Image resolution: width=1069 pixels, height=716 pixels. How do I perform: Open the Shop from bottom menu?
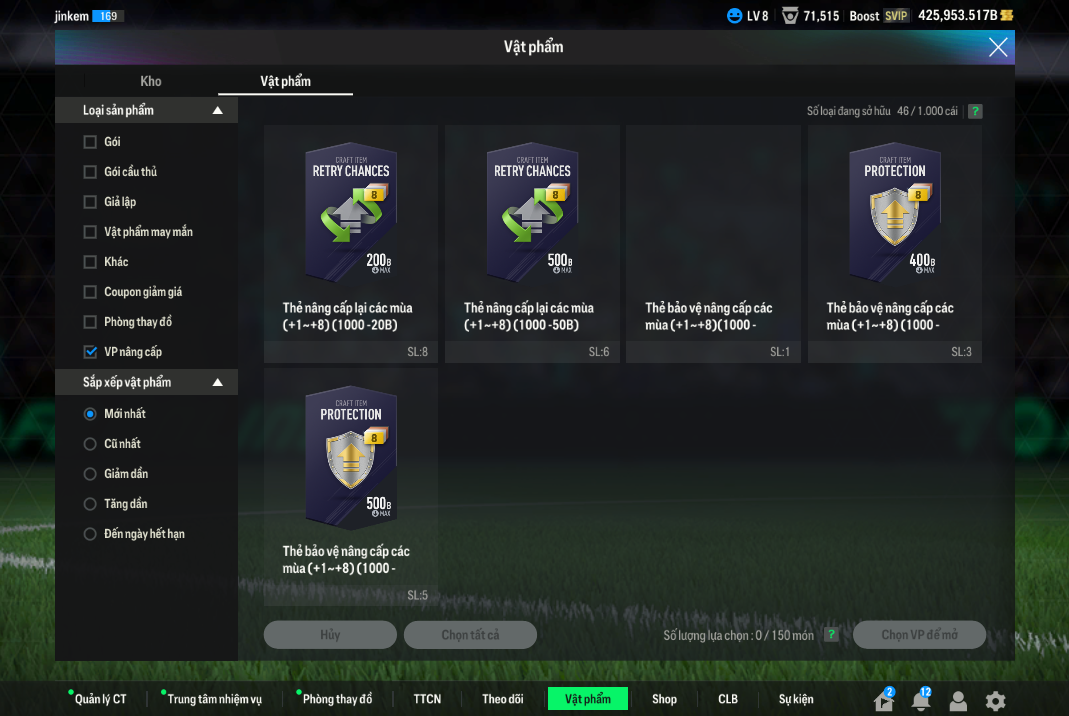coord(664,699)
